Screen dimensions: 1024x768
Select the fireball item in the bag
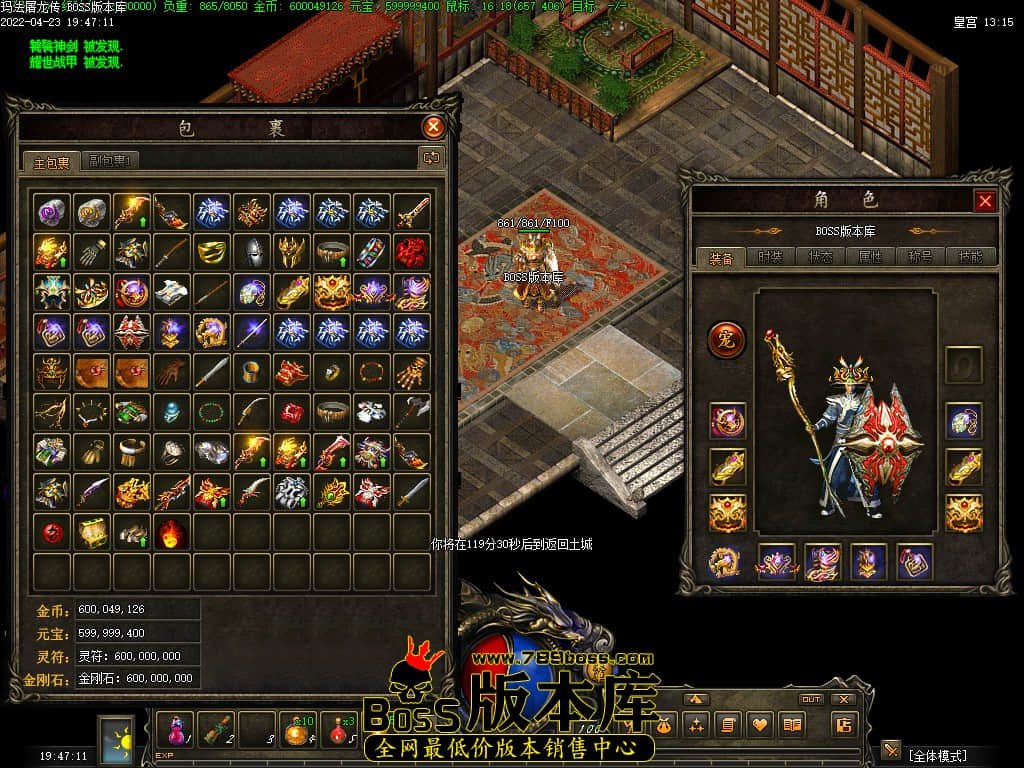(172, 531)
